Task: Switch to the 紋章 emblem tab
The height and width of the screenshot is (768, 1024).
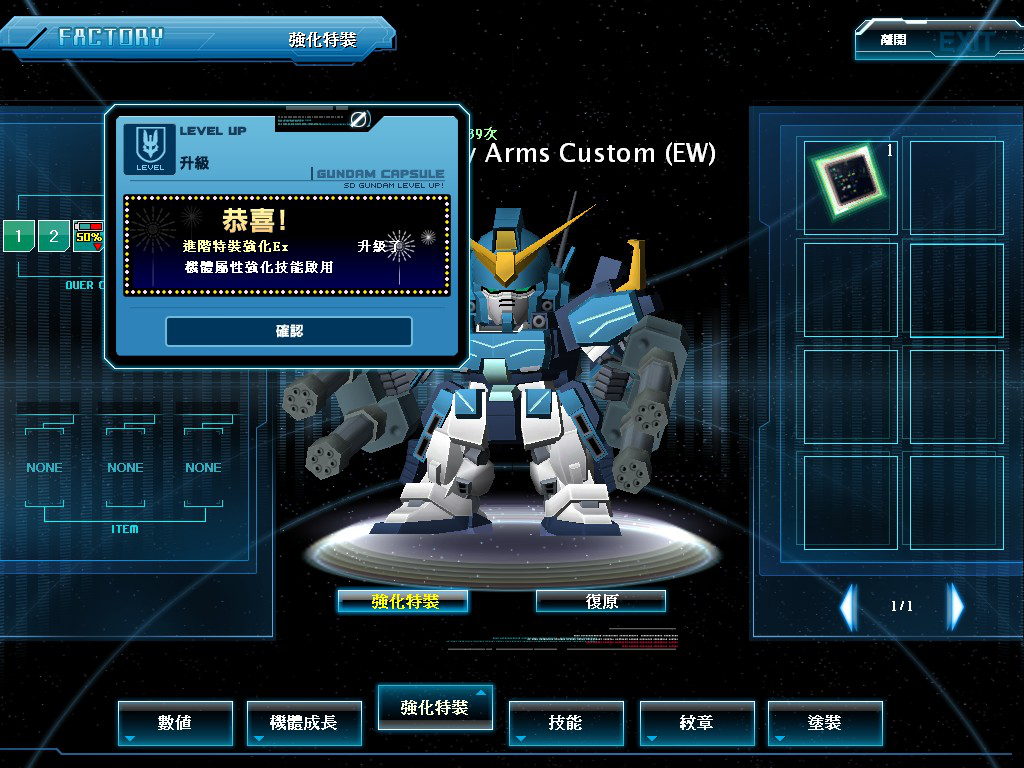Action: 696,722
